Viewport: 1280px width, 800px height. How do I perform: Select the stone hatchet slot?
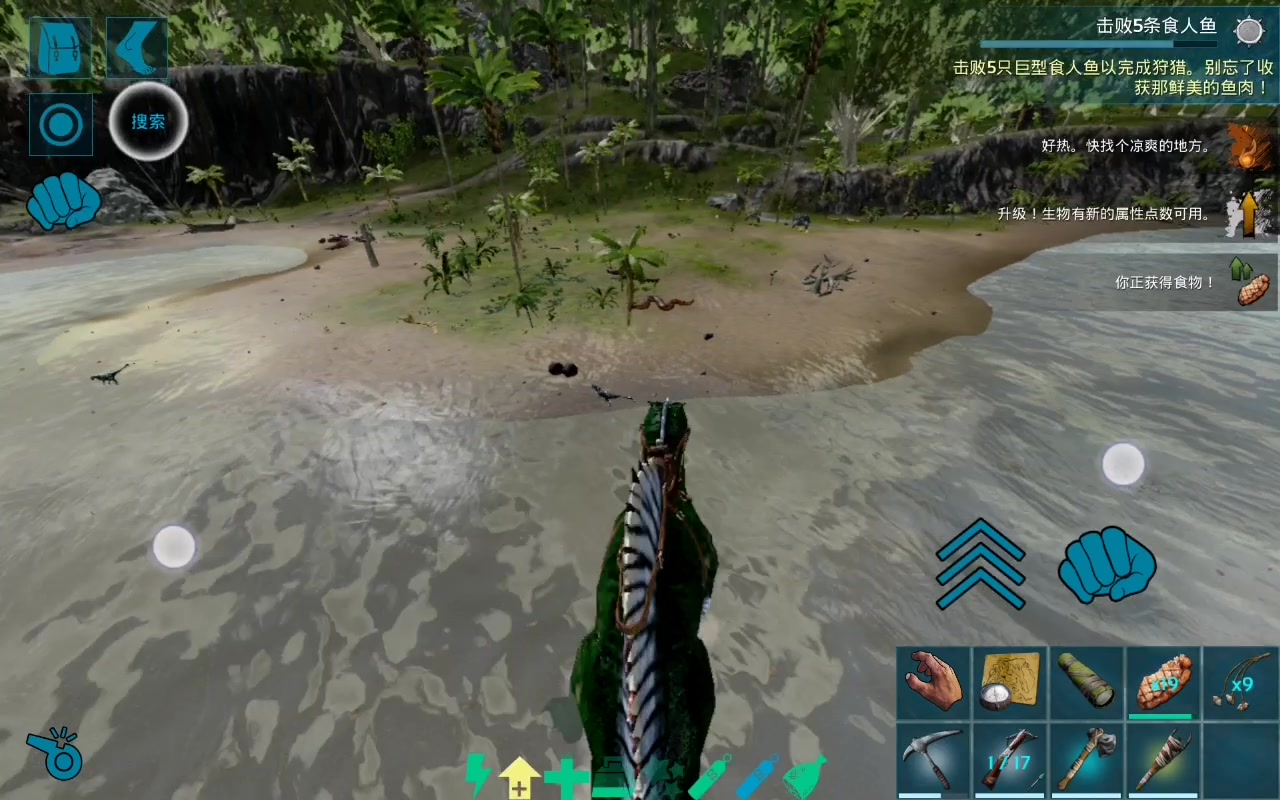(1087, 760)
